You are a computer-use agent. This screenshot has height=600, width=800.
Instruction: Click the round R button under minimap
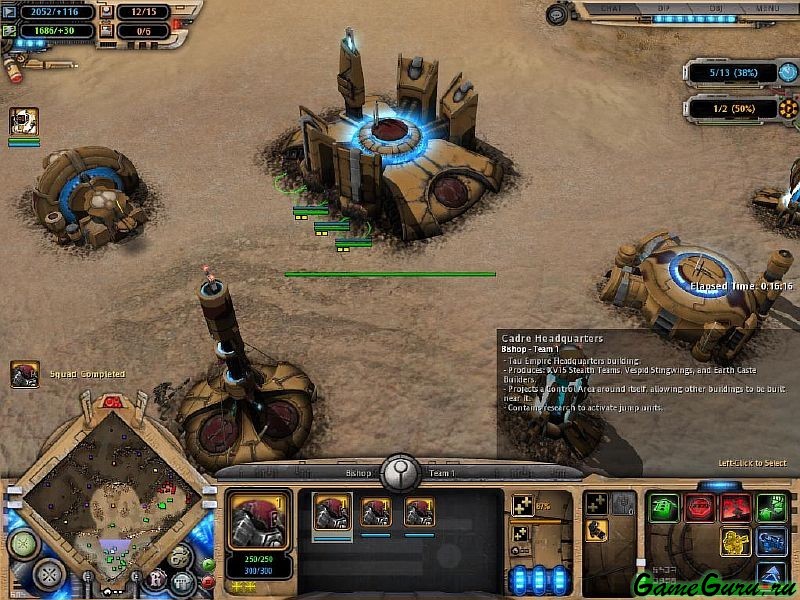pyautogui.click(x=156, y=578)
